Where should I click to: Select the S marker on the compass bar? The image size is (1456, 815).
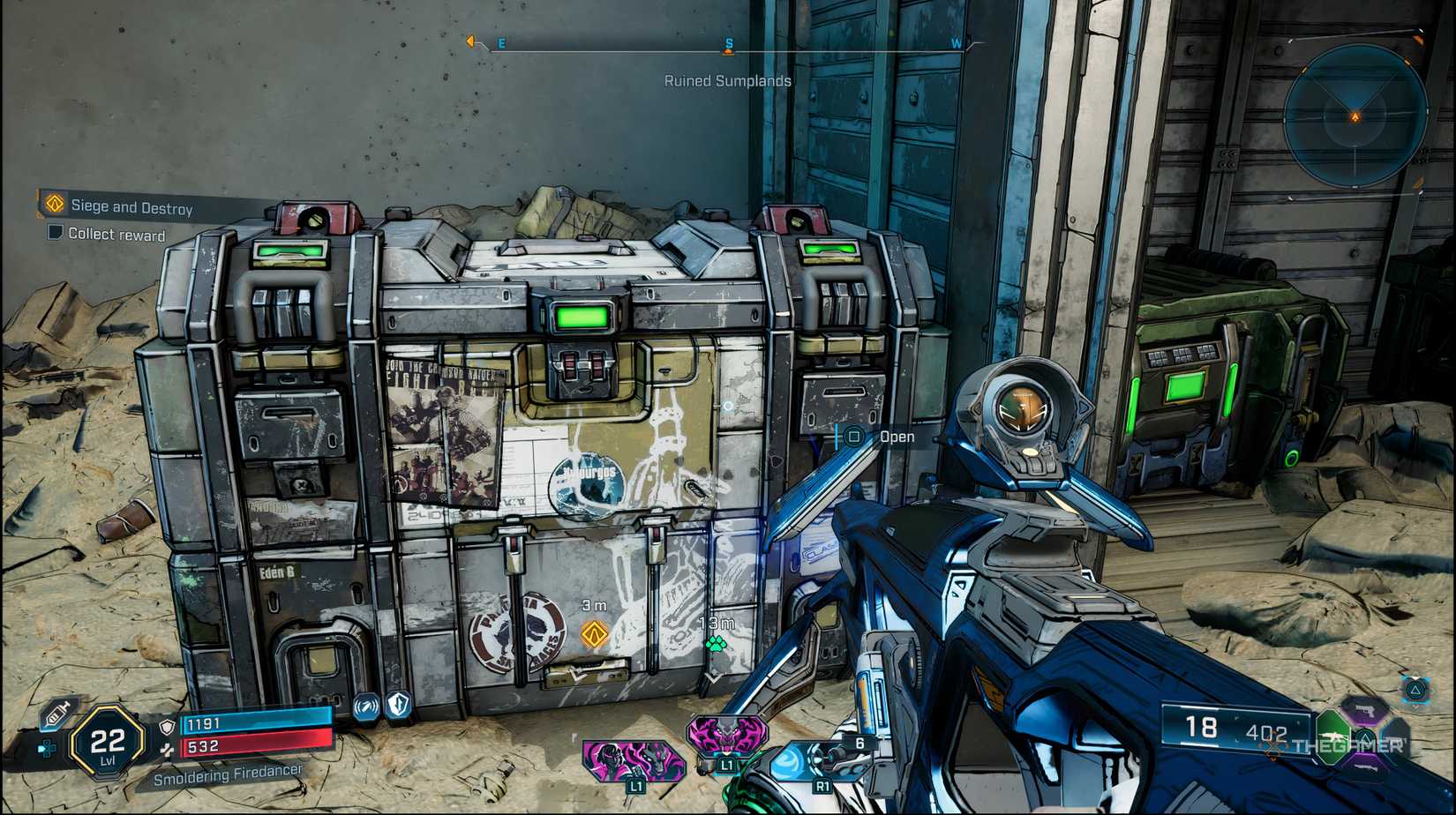(x=728, y=41)
